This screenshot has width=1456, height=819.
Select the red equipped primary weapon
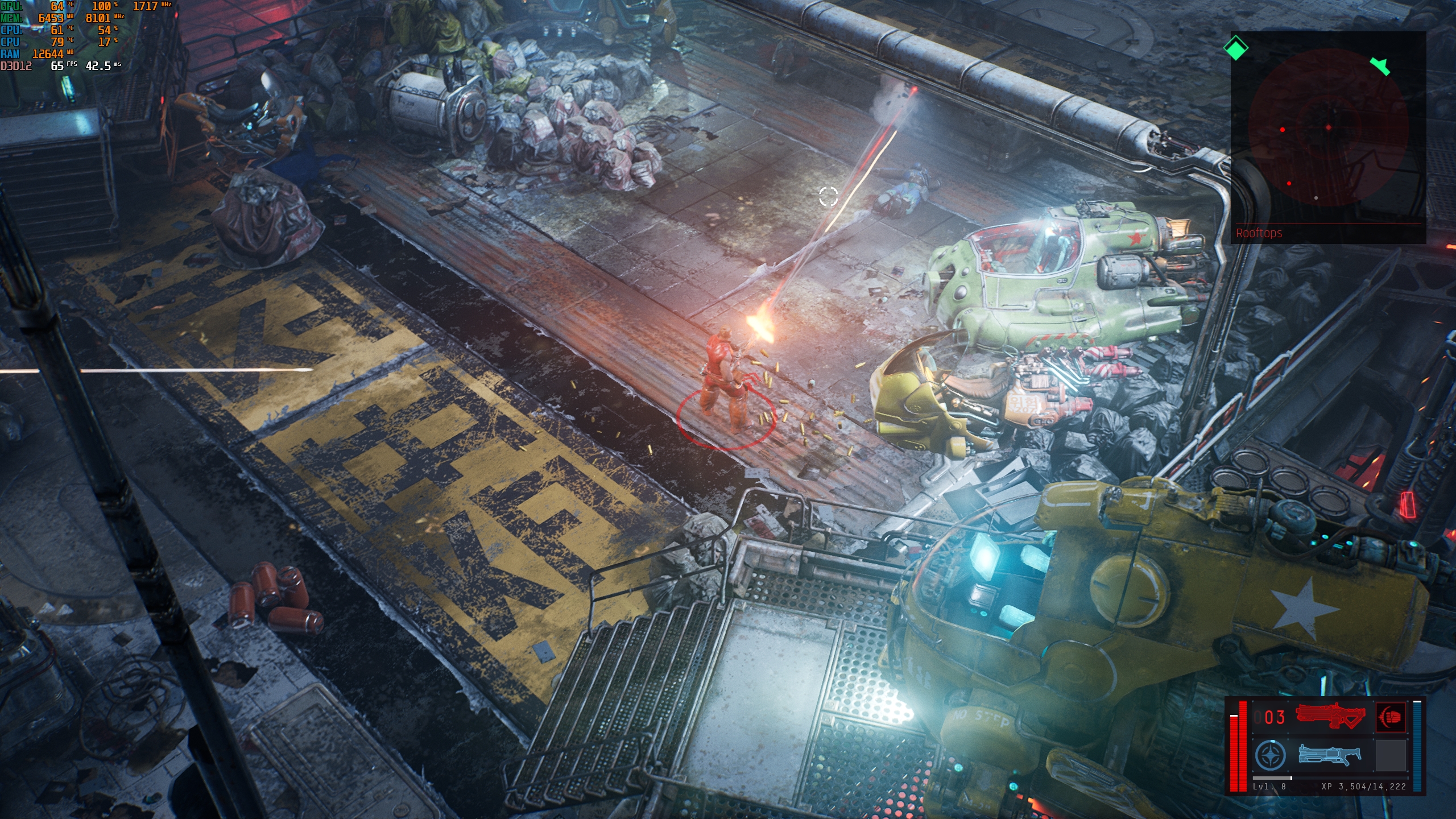coord(1330,716)
